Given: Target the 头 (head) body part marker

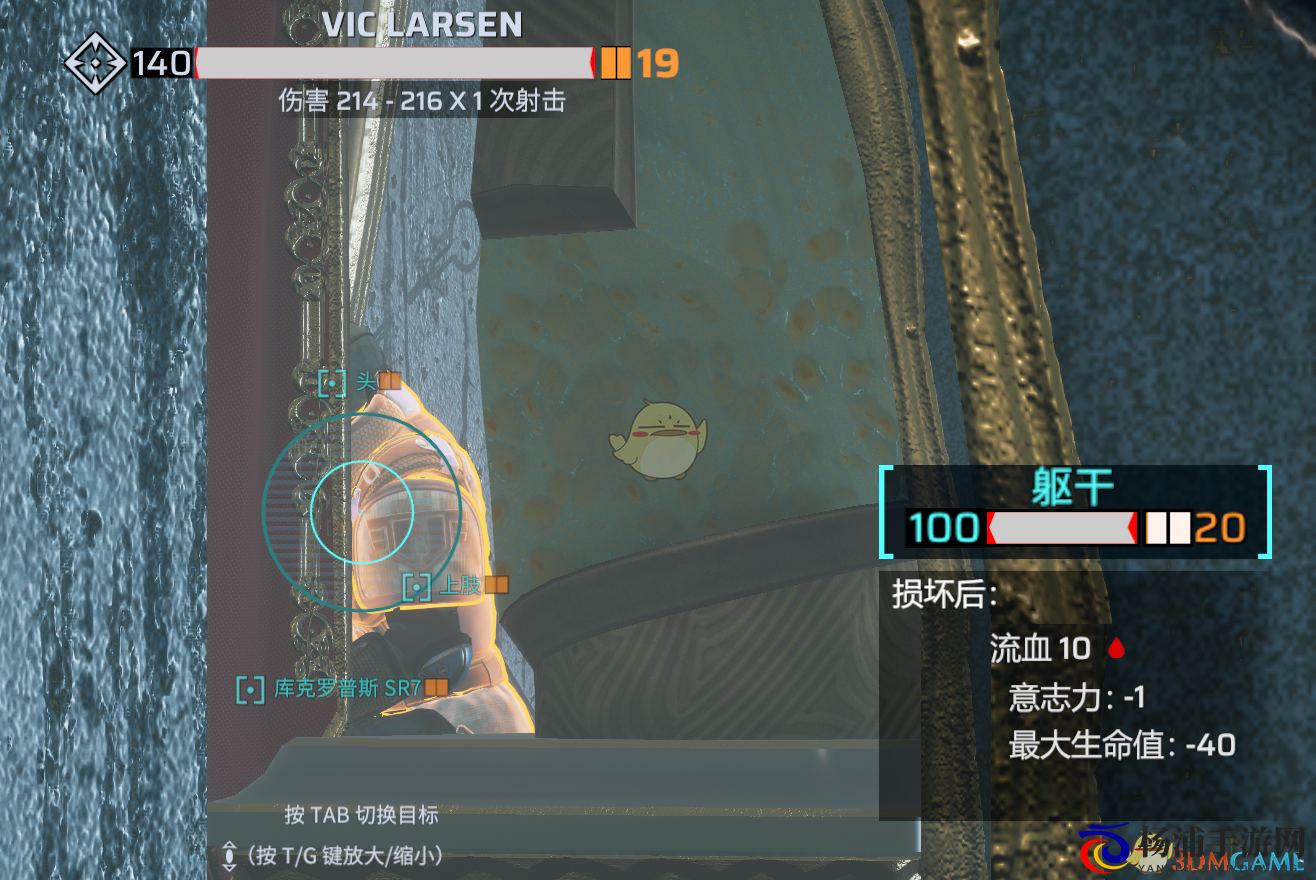Looking at the screenshot, I should click(x=332, y=382).
